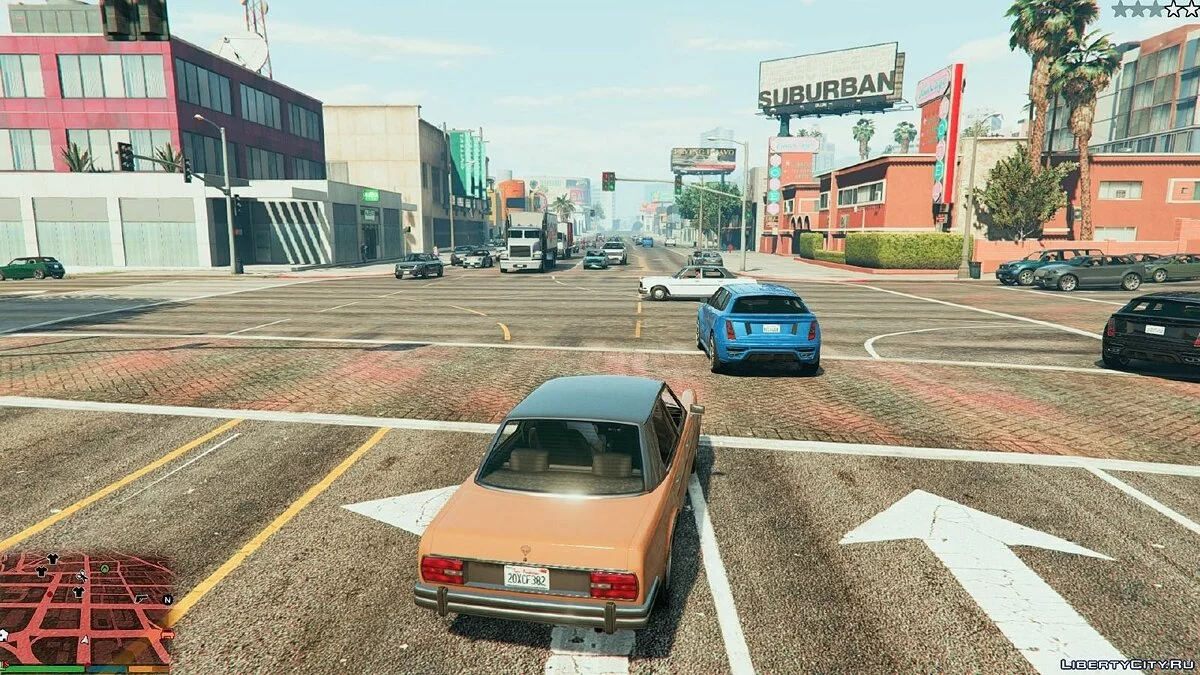Select the green circle marker on minimap
Viewport: 1200px width, 675px height.
tap(105, 569)
